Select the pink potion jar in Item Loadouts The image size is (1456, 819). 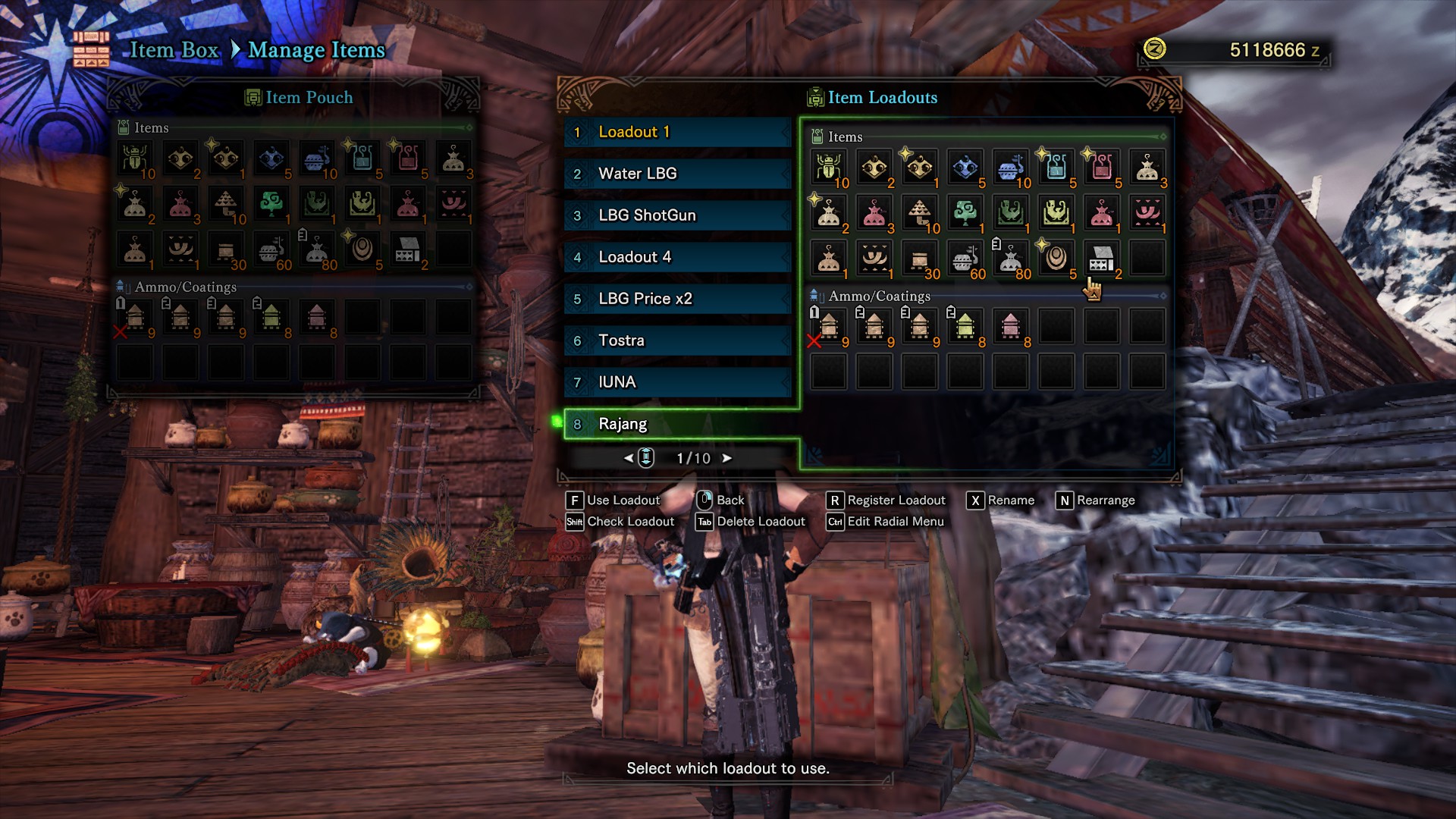tap(1101, 168)
